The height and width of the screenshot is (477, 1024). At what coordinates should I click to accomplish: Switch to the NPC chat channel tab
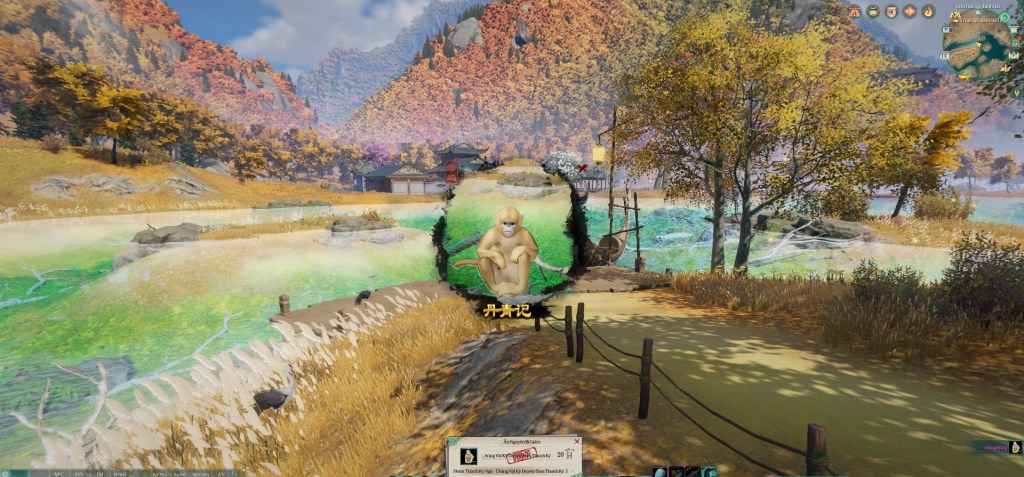tap(59, 473)
